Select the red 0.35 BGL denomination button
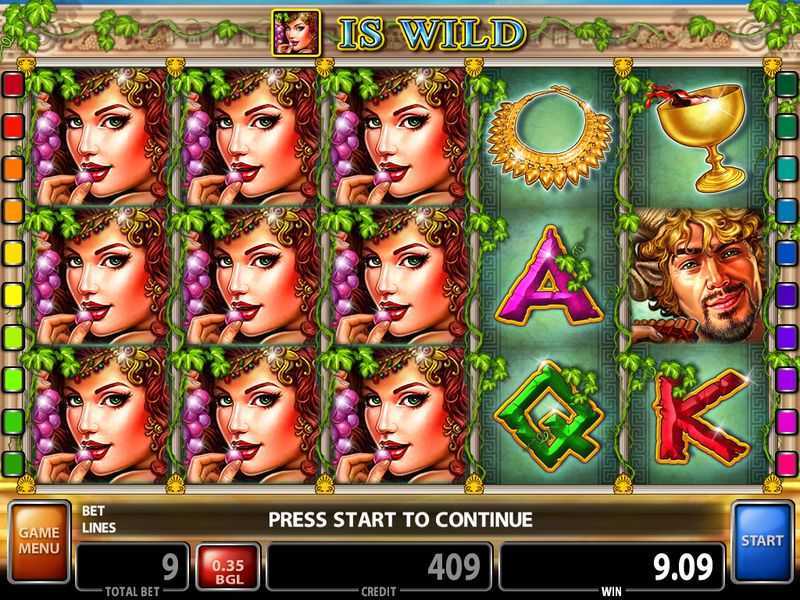Viewport: 800px width, 600px height. coord(228,567)
